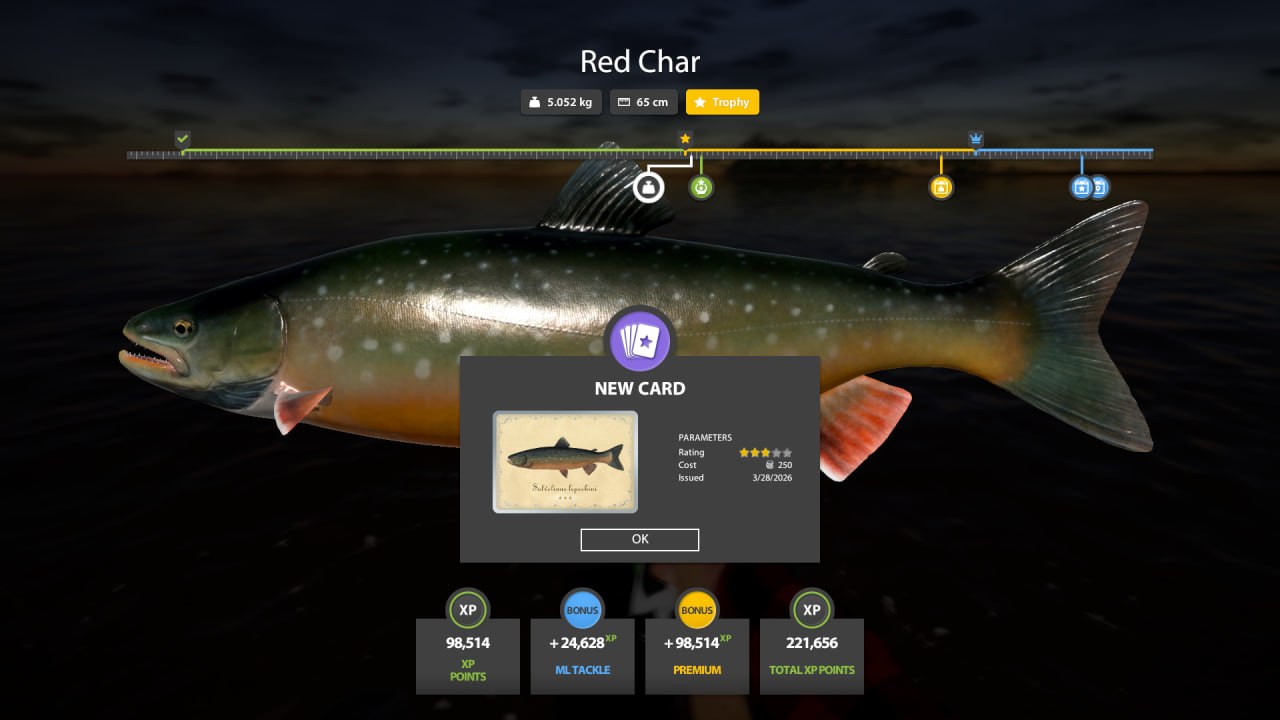Image resolution: width=1280 pixels, height=720 pixels.
Task: Click the gold star trophy threshold marker
Action: pos(685,139)
